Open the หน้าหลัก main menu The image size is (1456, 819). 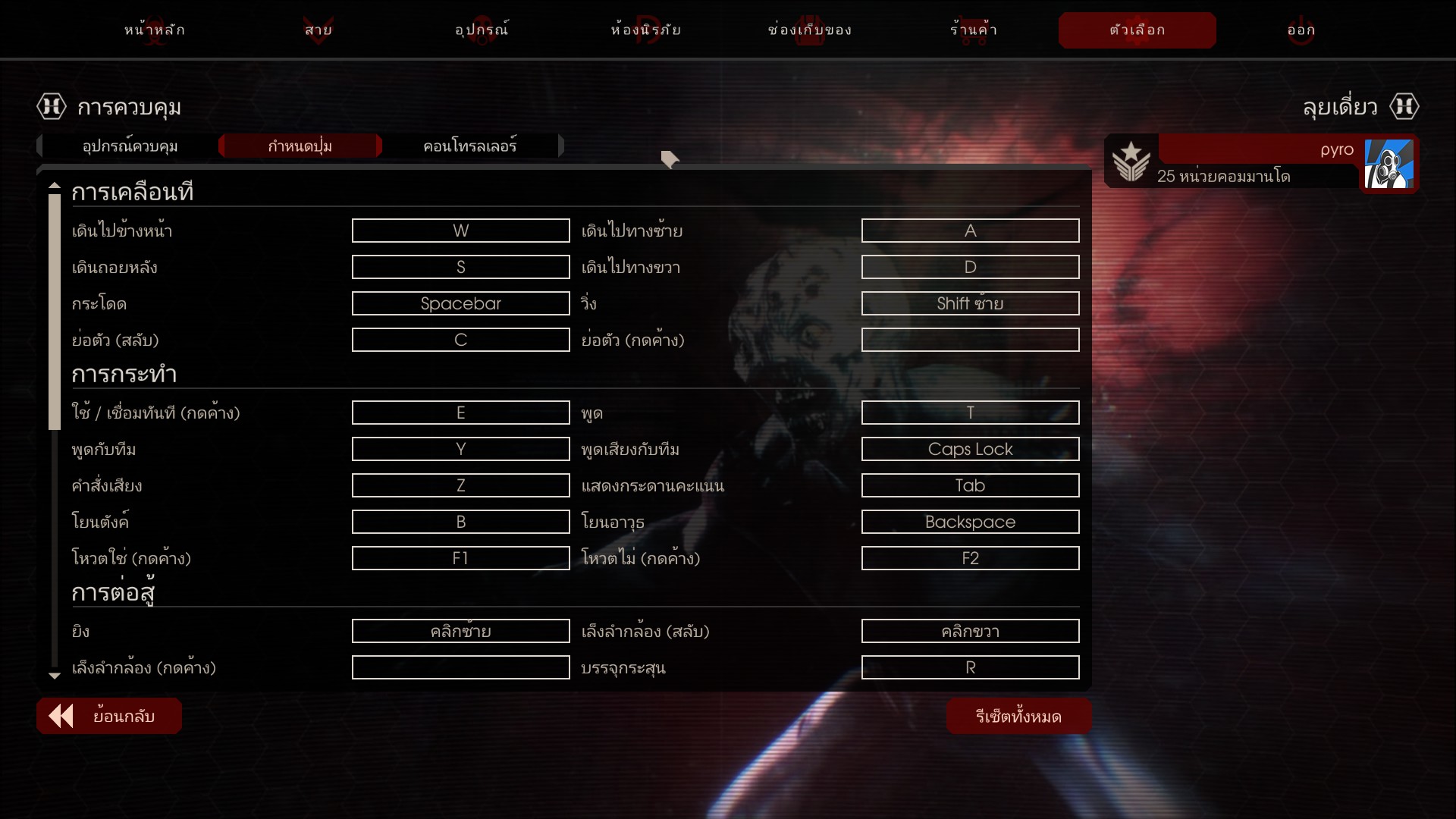[x=155, y=30]
